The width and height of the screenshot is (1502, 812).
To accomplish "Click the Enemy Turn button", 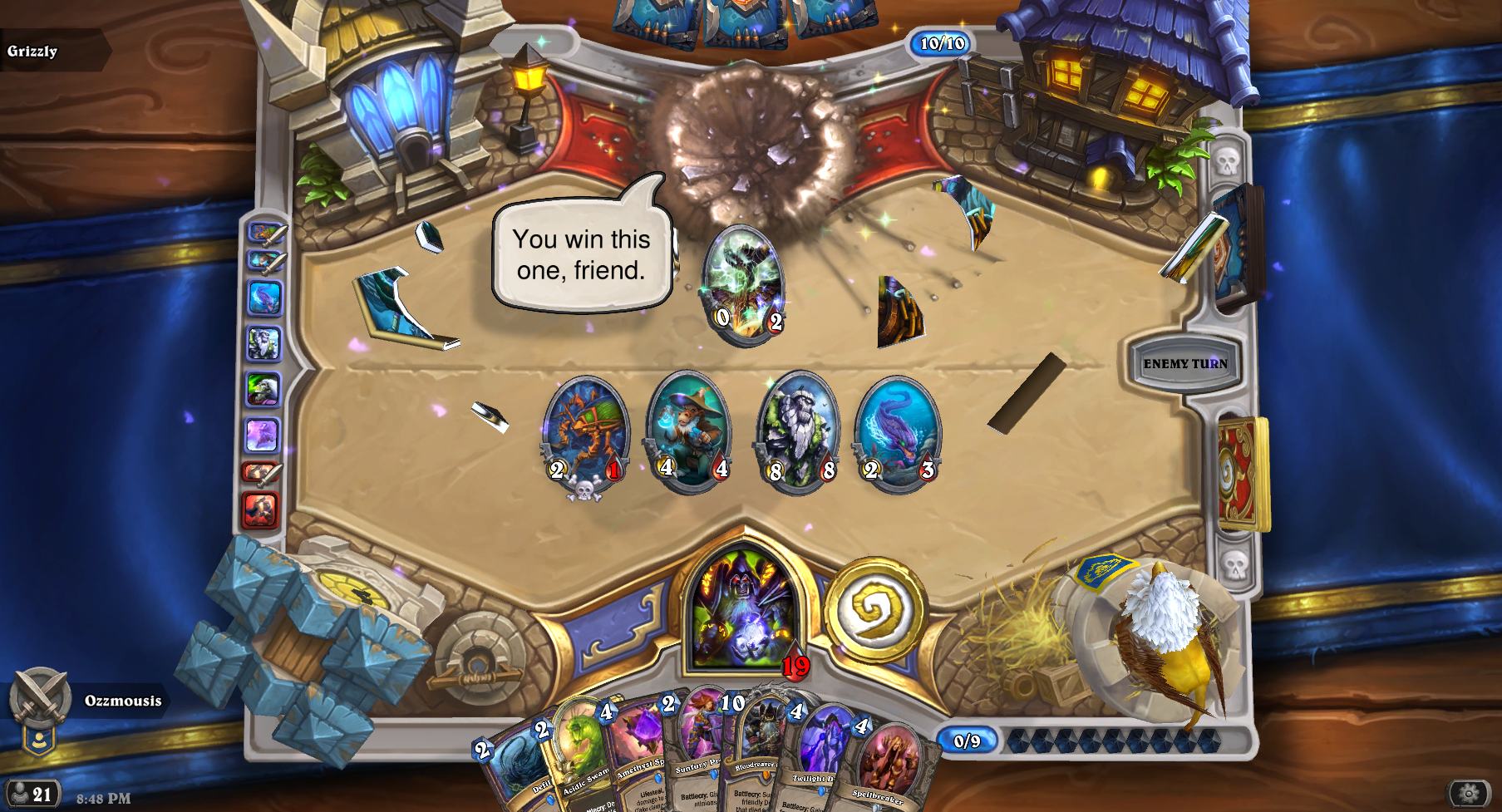I will (1184, 363).
